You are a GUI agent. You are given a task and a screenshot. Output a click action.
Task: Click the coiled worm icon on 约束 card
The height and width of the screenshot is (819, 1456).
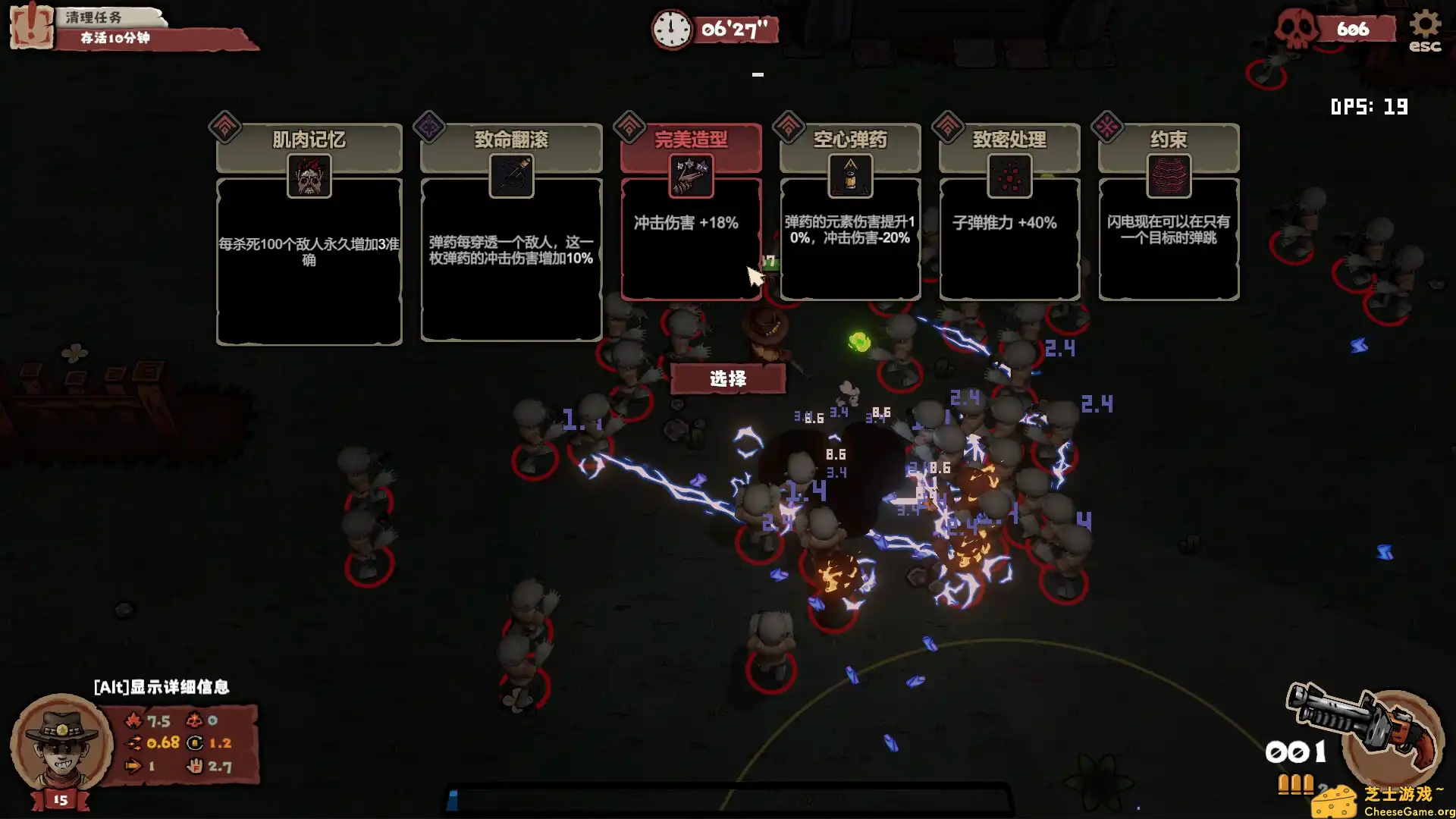click(1169, 177)
